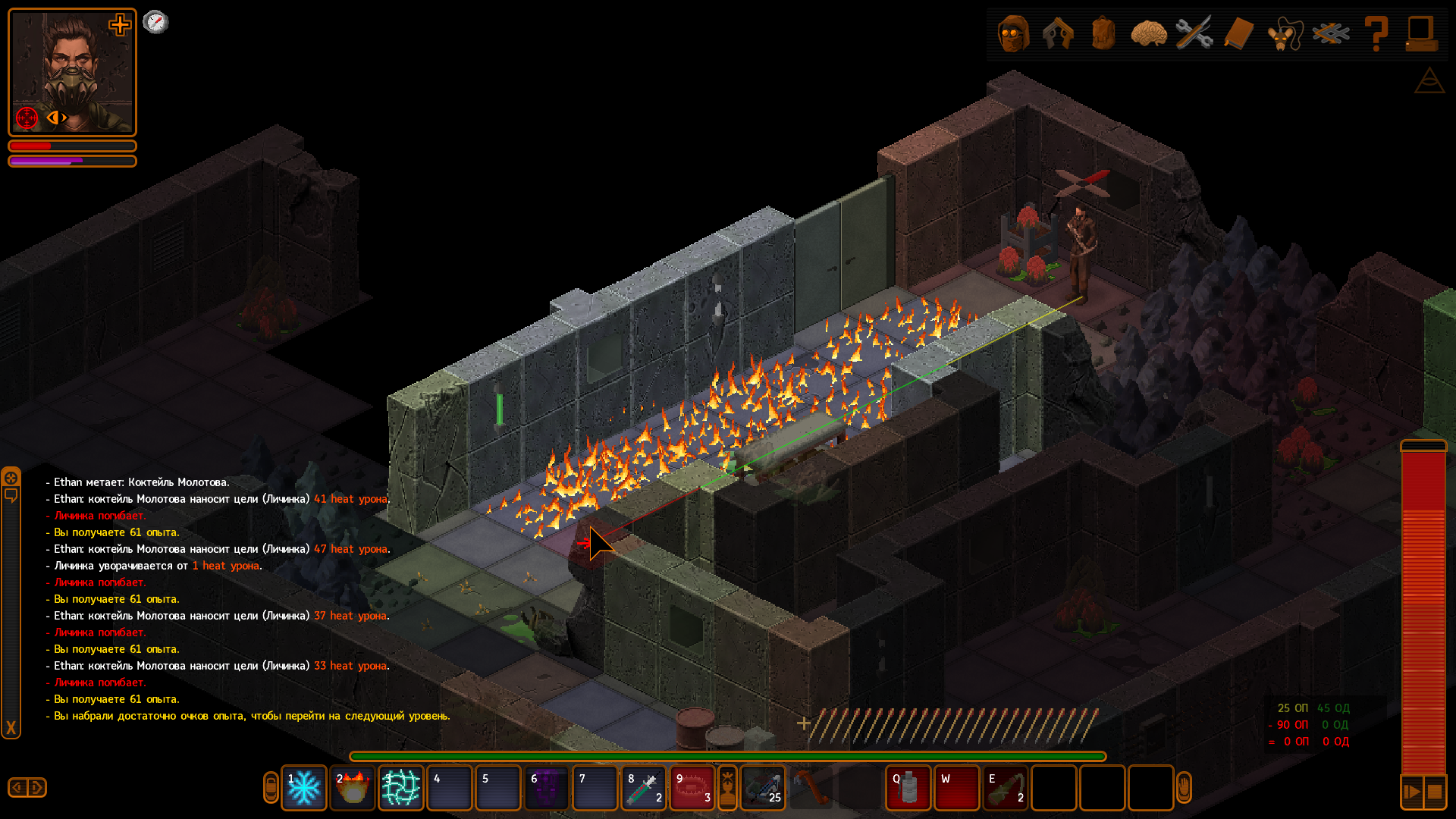Select the grenade in slot Q
The width and height of the screenshot is (1456, 819).
point(908,788)
